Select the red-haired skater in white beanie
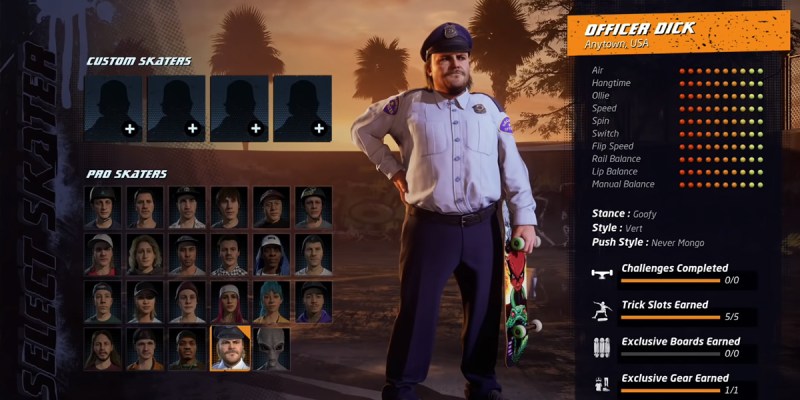Viewport: 800px width, 400px height. pos(229,302)
